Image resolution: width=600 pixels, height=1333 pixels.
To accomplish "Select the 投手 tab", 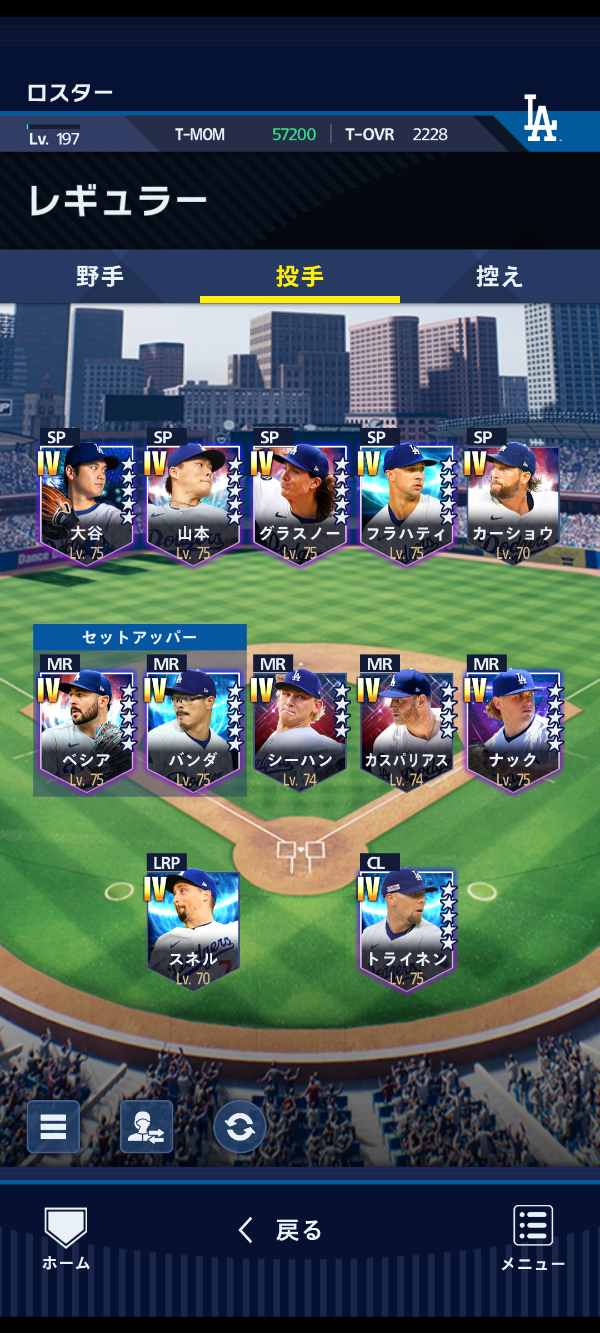I will pyautogui.click(x=300, y=277).
